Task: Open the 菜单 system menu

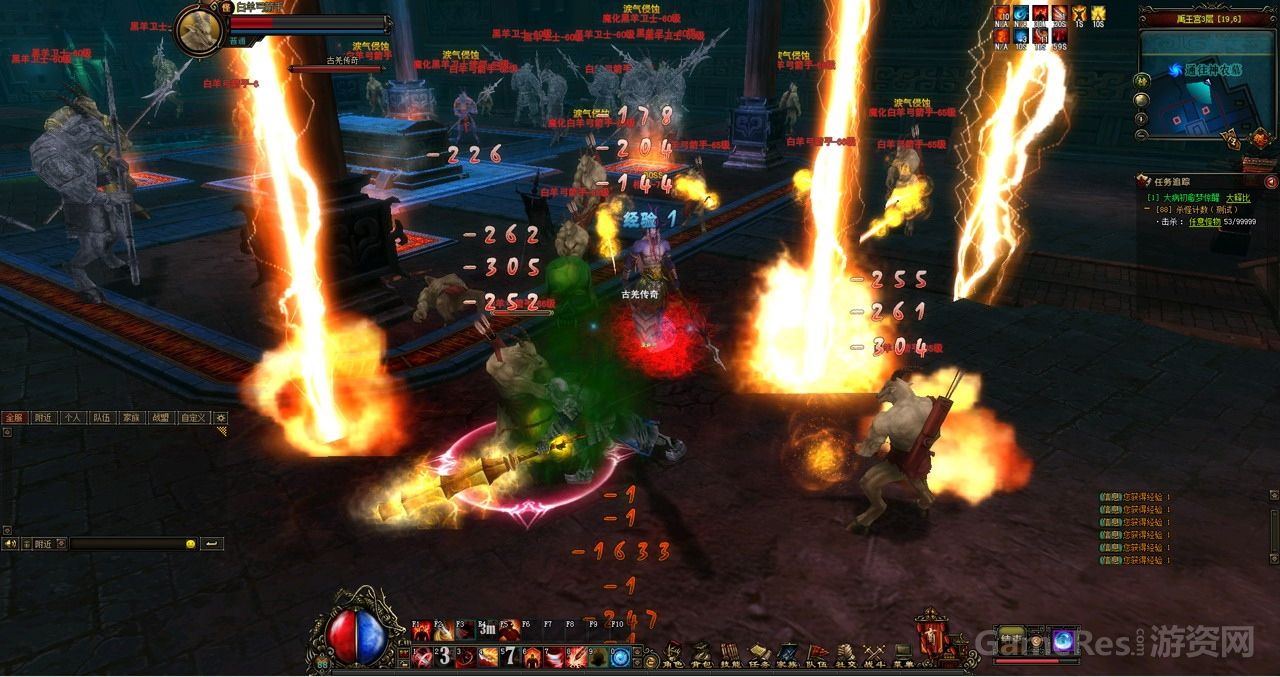Action: [904, 656]
